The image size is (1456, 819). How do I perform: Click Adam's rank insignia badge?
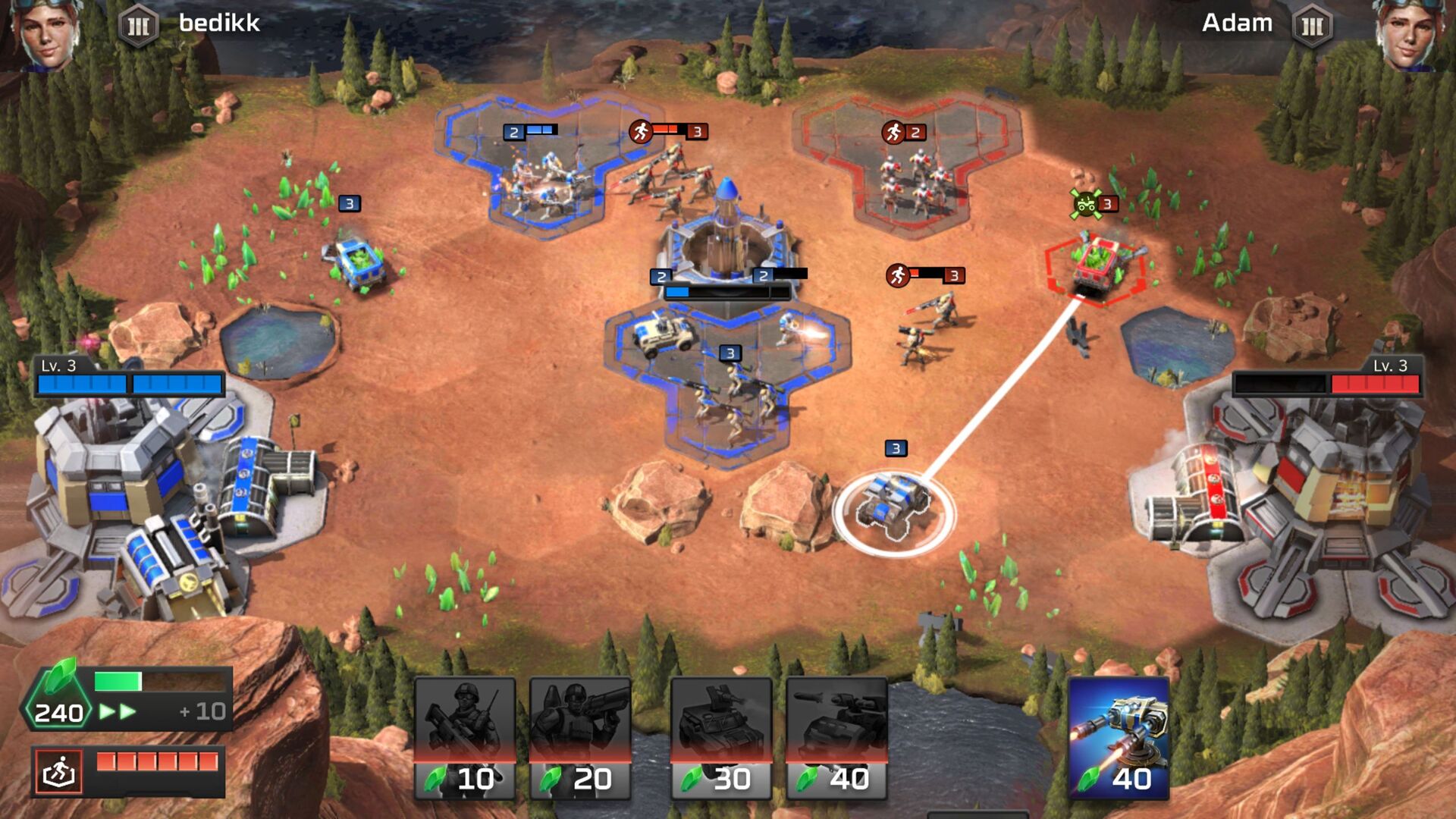[1313, 24]
